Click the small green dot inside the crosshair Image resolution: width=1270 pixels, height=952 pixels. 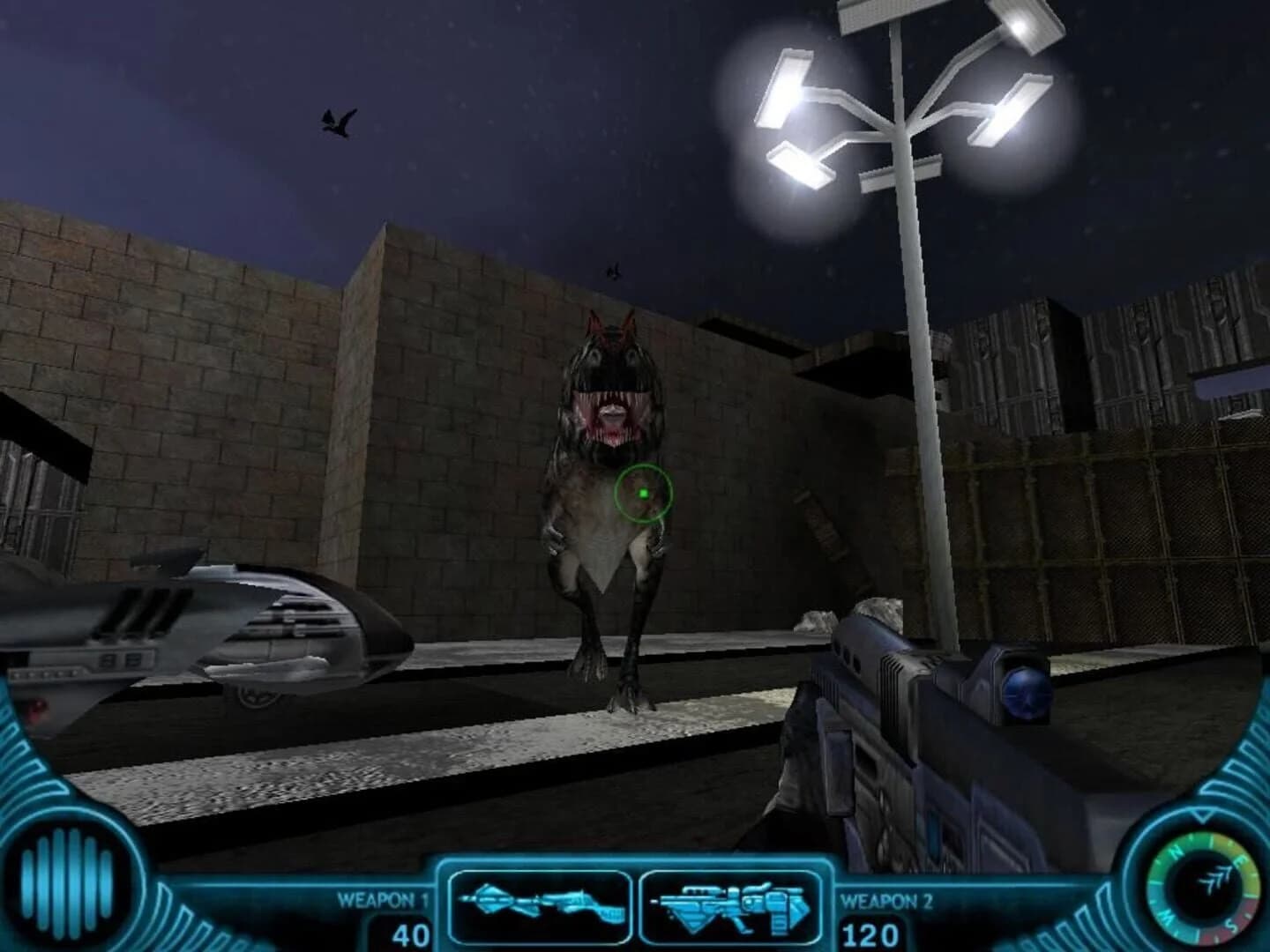pyautogui.click(x=645, y=494)
